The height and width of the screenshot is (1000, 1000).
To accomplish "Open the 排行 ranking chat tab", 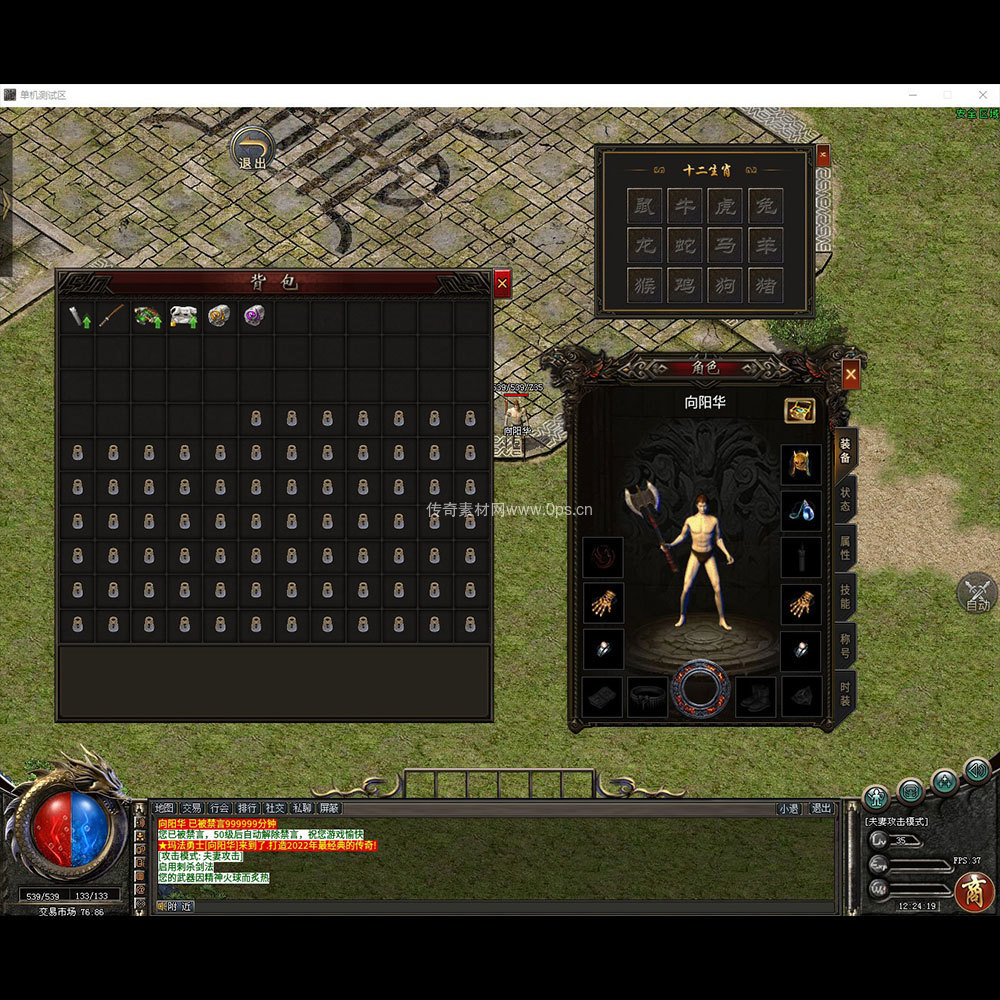I will pyautogui.click(x=247, y=808).
